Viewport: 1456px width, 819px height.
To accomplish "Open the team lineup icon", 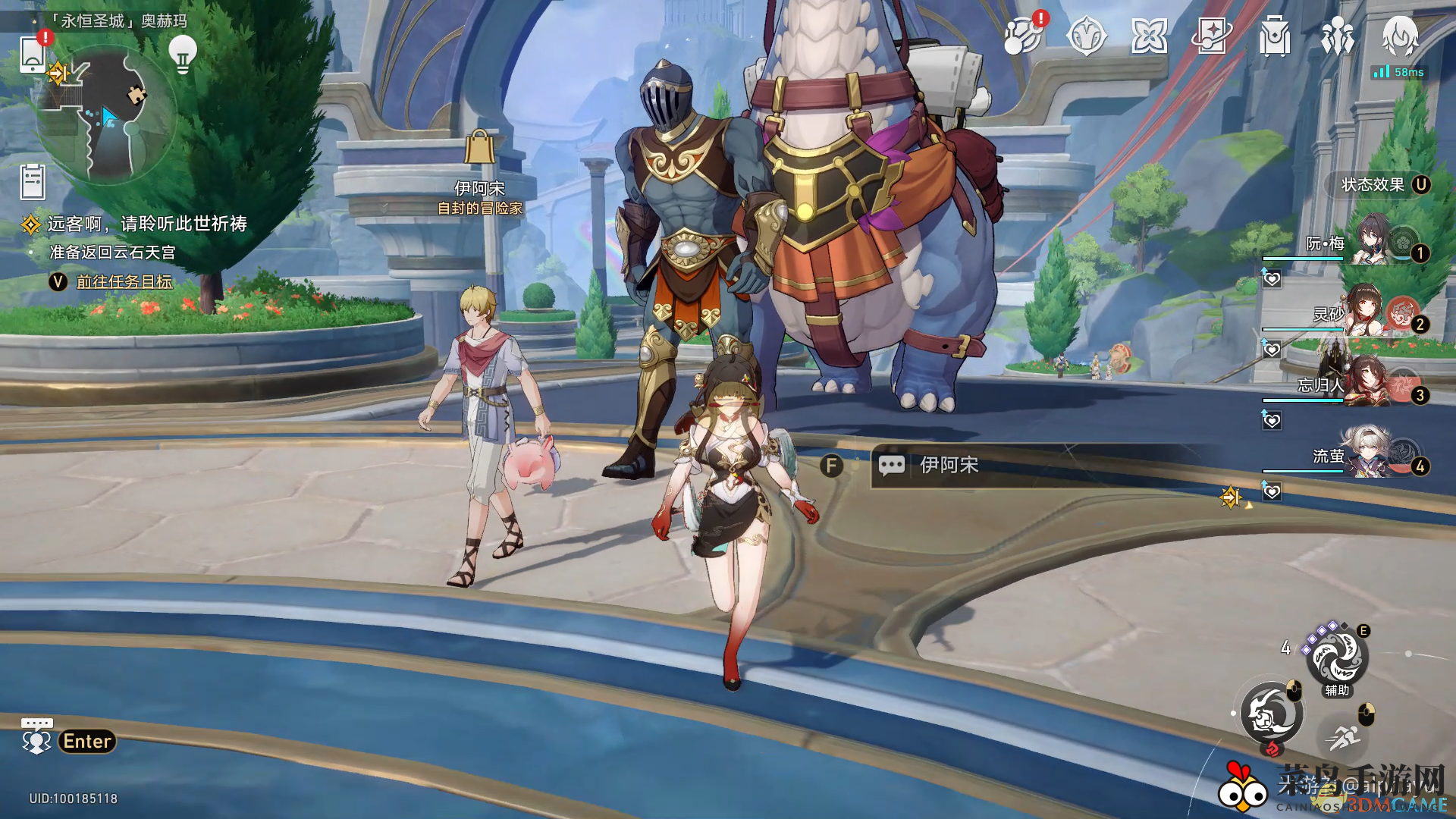I will pos(1338,36).
